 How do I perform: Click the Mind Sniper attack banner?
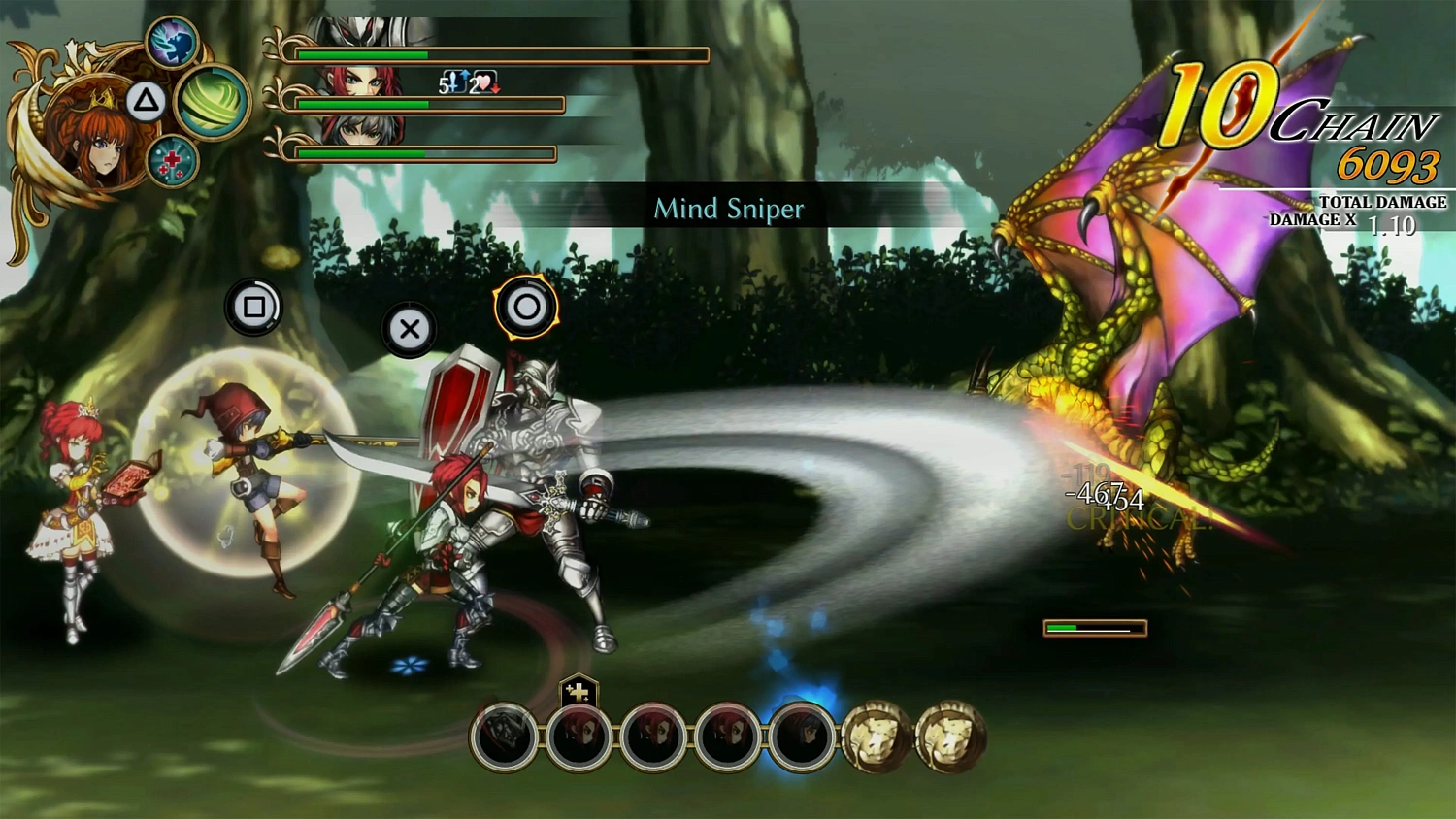tap(730, 209)
